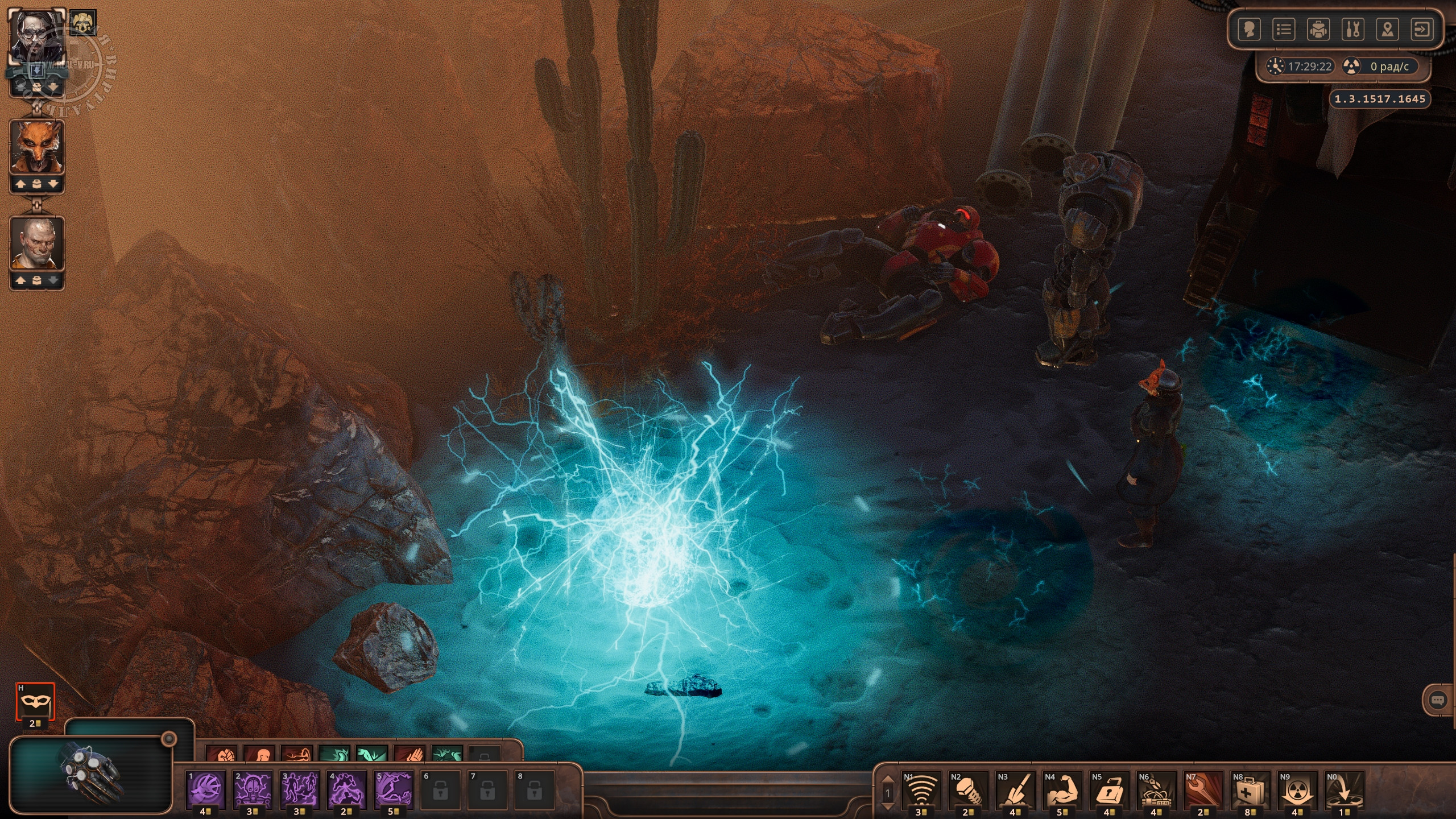Open the crafting tools menu

tap(1353, 29)
